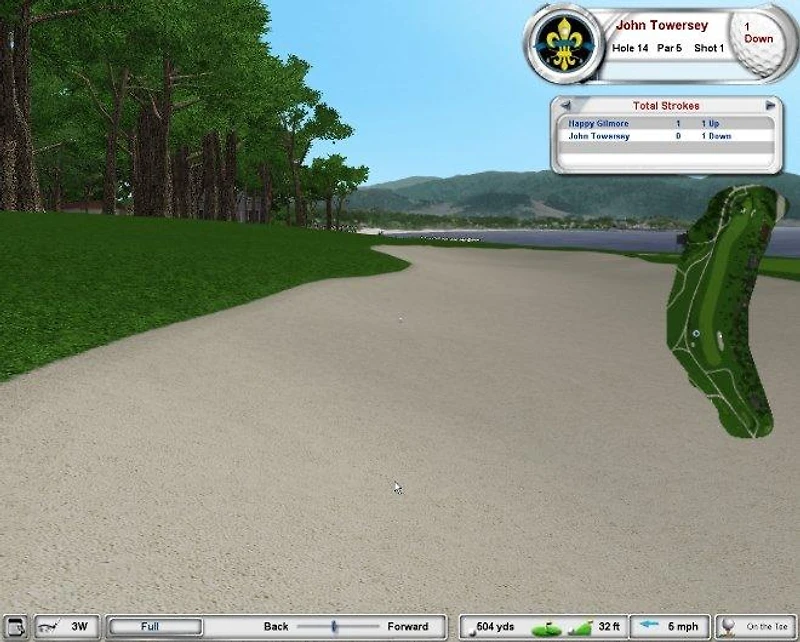The height and width of the screenshot is (642, 800).
Task: Click the menu icon in bottom-left corner
Action: [x=12, y=627]
